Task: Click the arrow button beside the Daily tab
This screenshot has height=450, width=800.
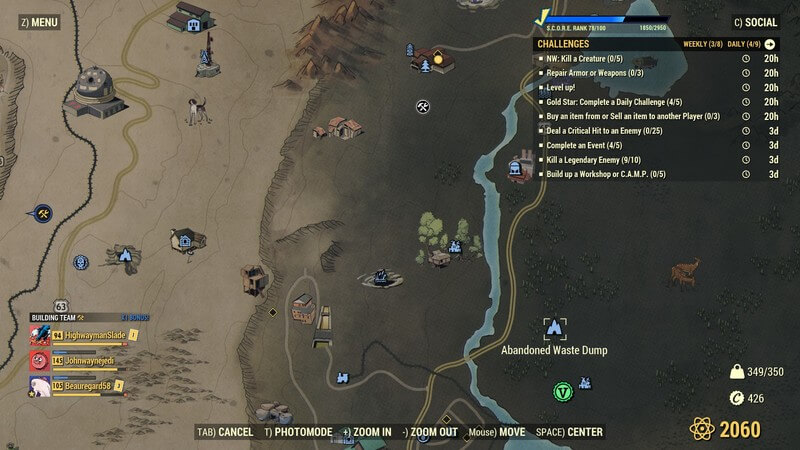Action: pyautogui.click(x=770, y=44)
